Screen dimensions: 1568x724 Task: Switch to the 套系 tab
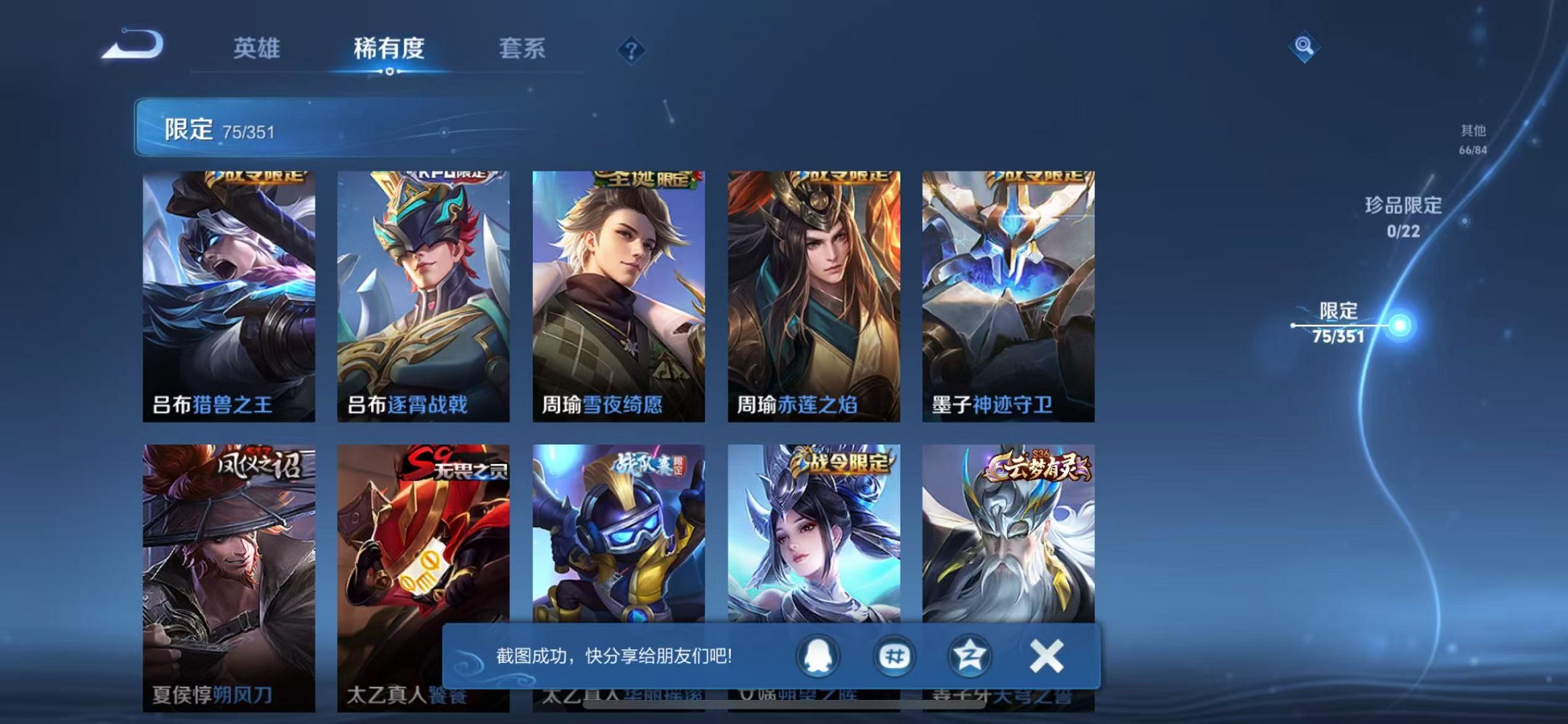pyautogui.click(x=523, y=50)
